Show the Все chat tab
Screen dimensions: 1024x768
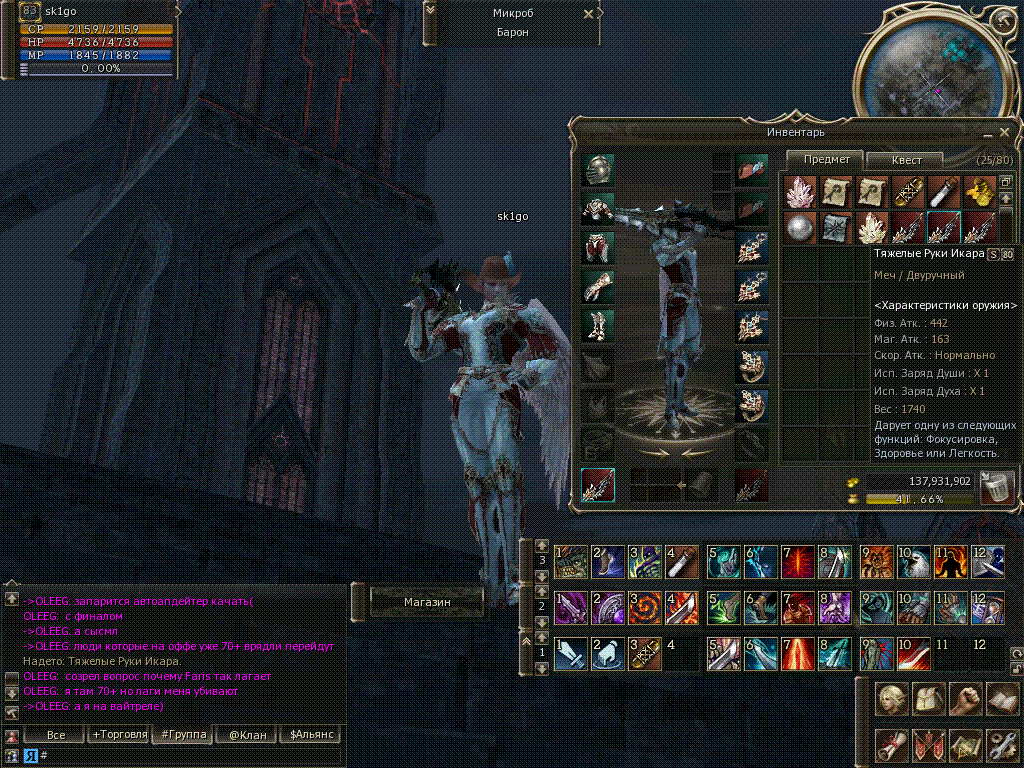tap(56, 735)
